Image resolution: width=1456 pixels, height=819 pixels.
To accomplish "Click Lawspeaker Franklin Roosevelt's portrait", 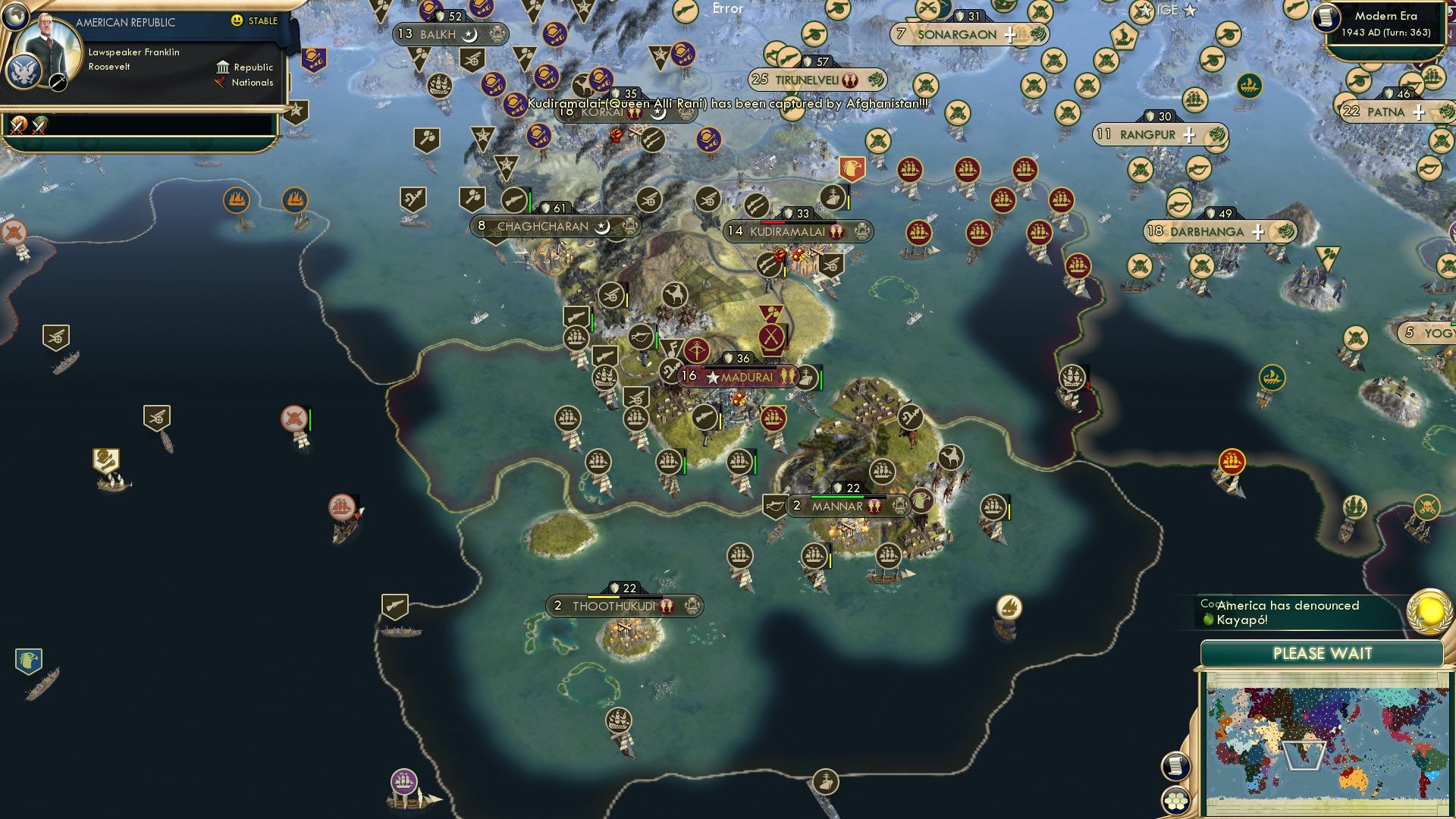I will (x=48, y=45).
